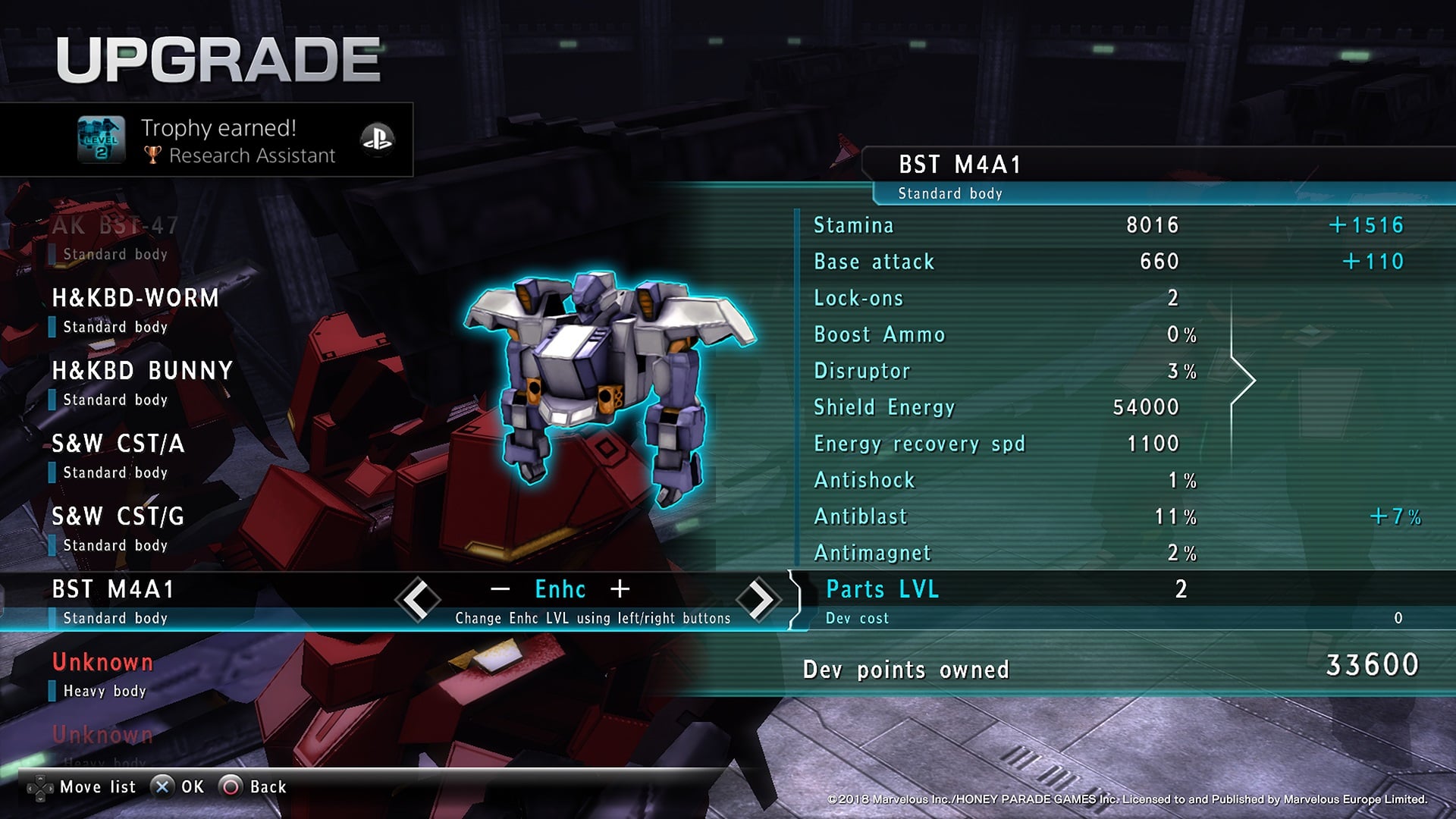
Task: Select the BST M4A1 list row
Action: coord(114,601)
